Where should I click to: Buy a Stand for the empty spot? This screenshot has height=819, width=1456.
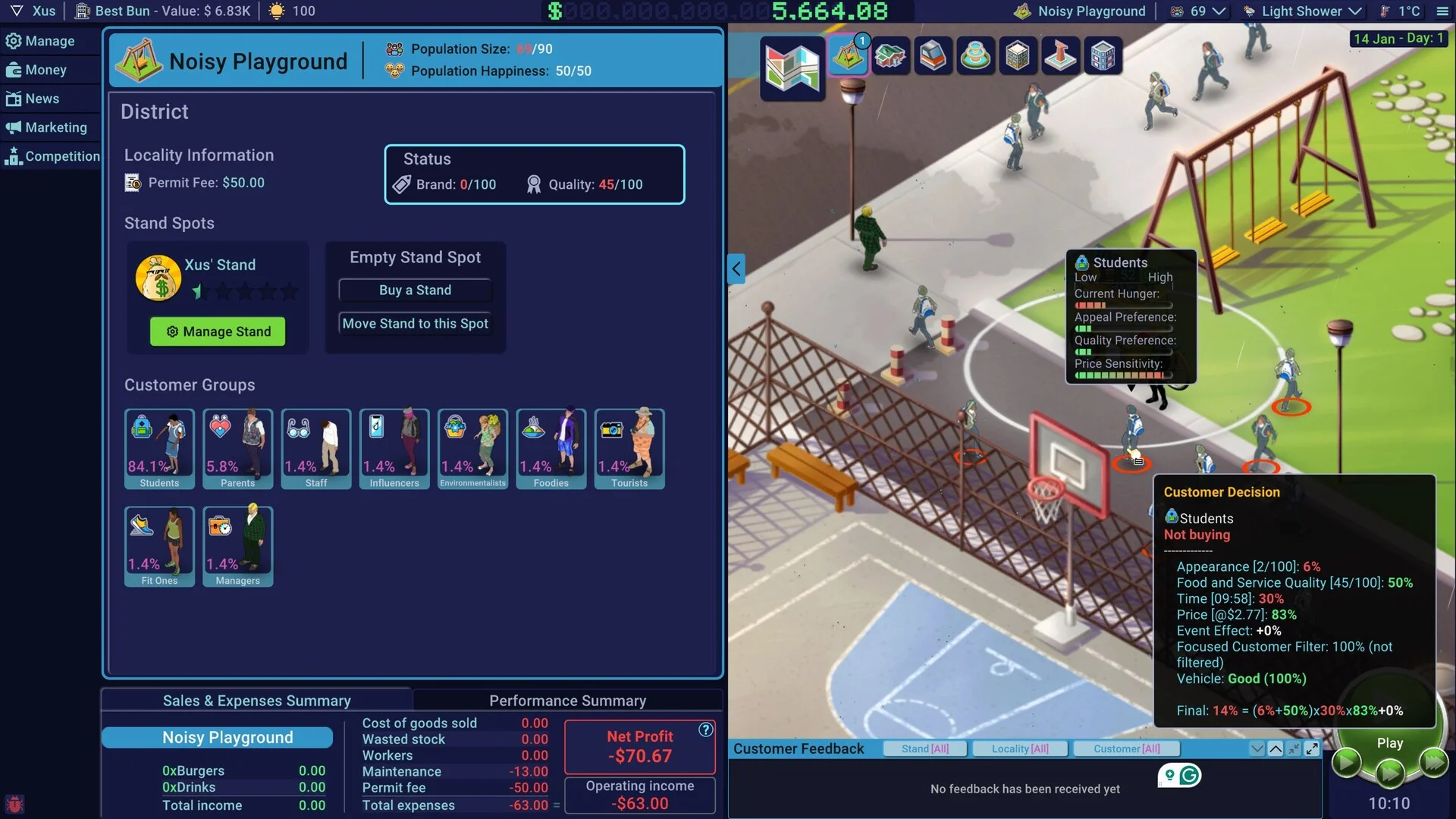[415, 290]
